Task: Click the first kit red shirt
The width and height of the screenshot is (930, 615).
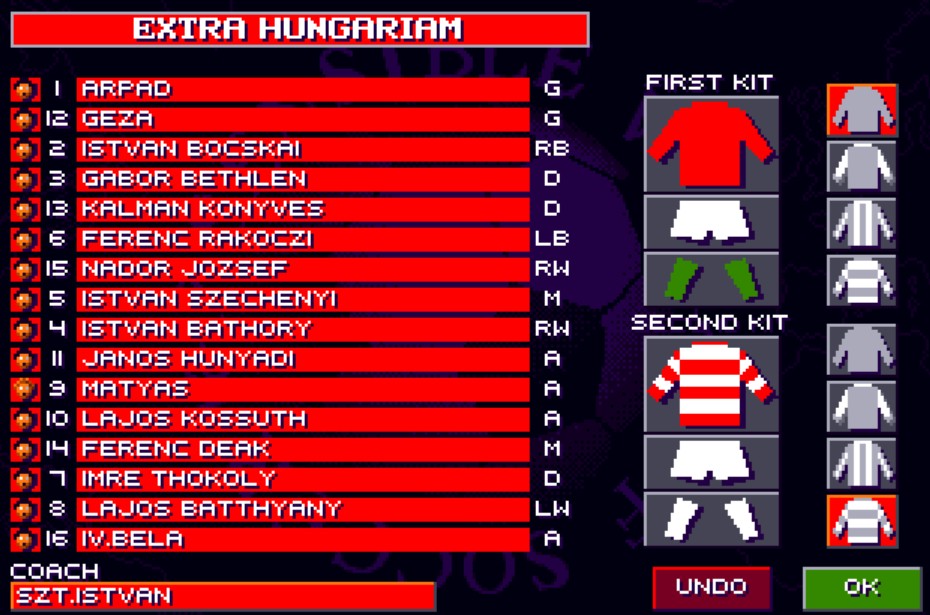Action: 711,145
